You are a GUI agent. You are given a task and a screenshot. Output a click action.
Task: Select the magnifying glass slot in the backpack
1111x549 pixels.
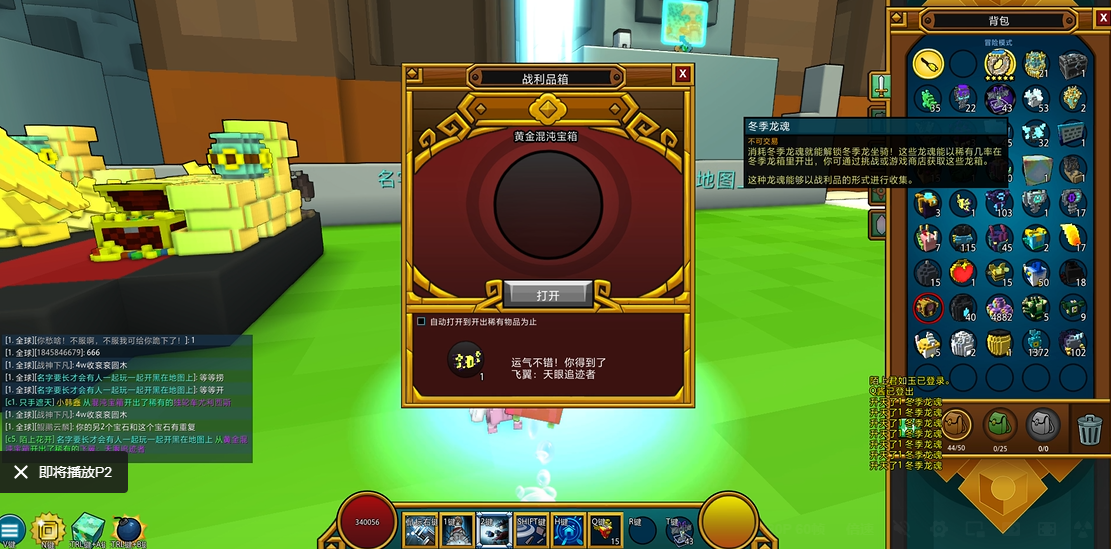pos(928,65)
